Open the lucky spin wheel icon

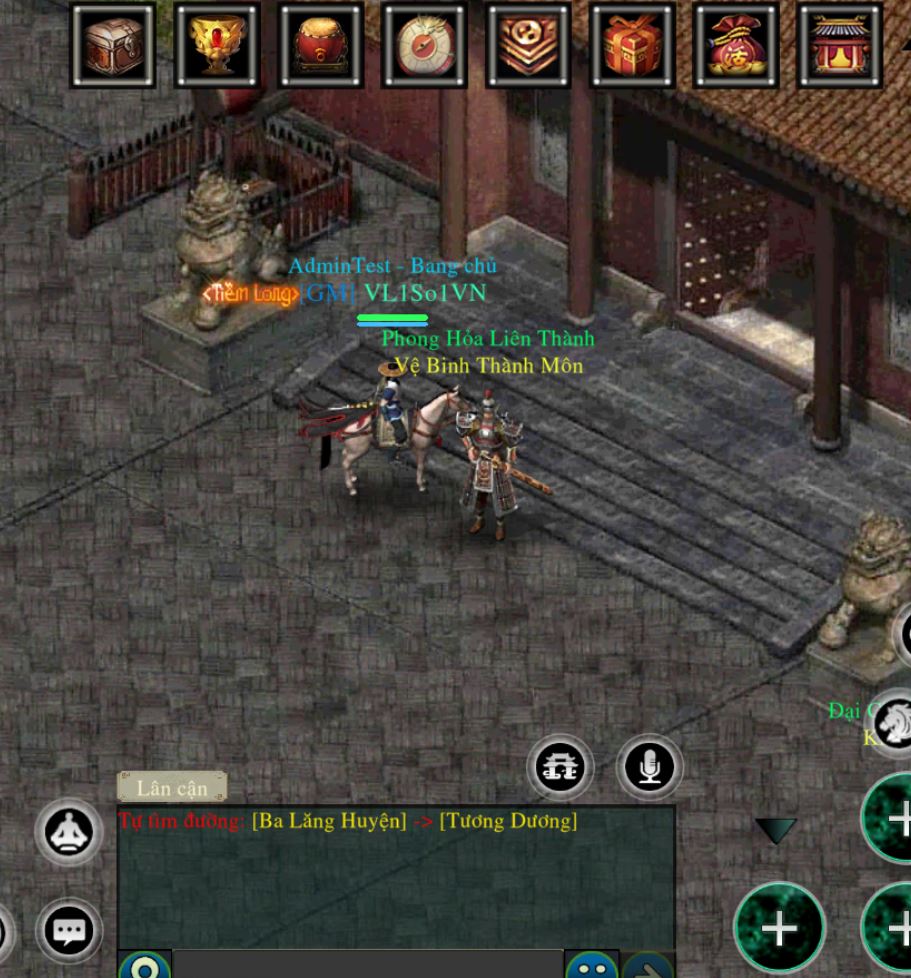click(x=425, y=45)
